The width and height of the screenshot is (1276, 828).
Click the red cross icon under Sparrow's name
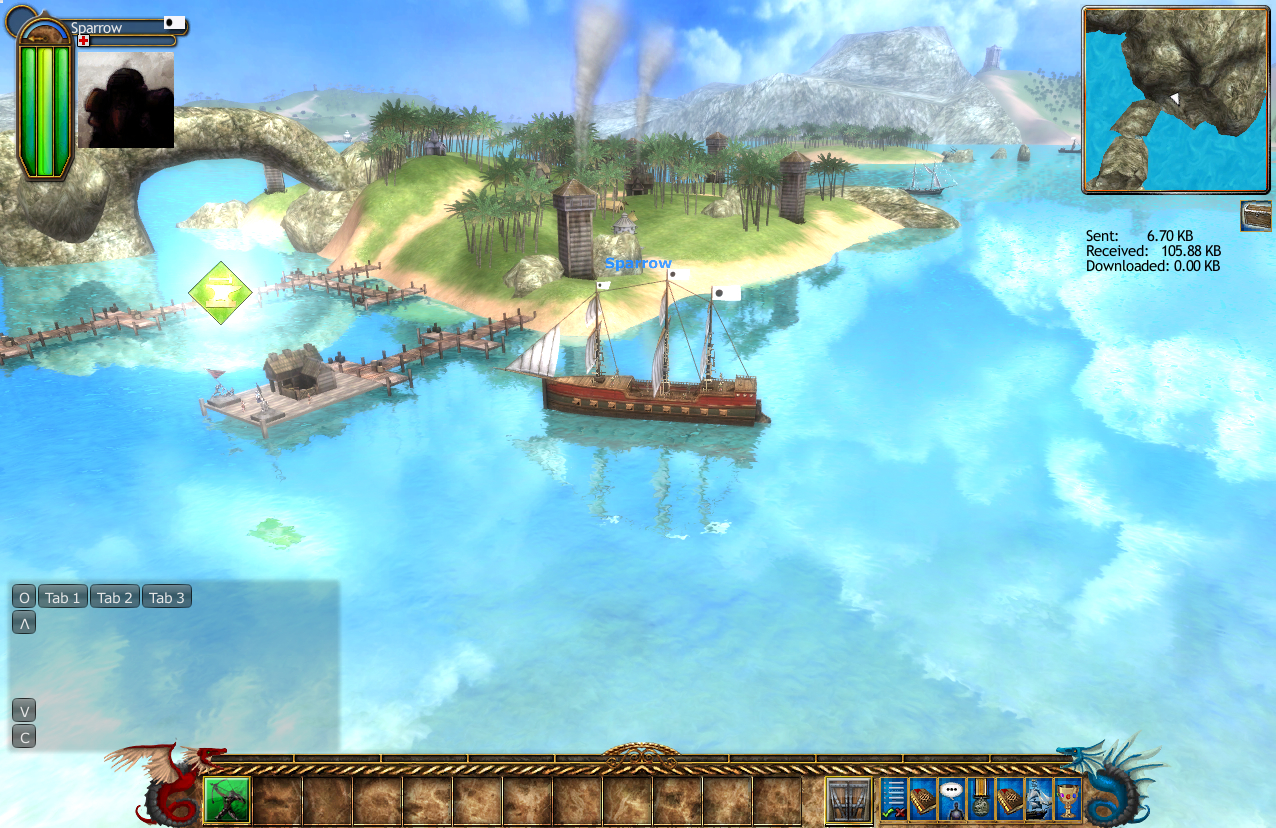coord(84,41)
